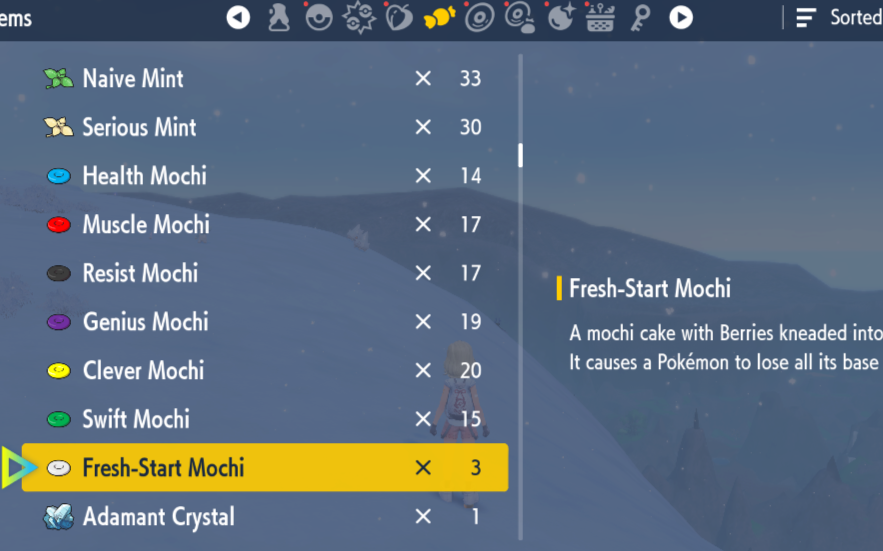Click the item list scrollbar
Screen dimensions: 883x551
tap(520, 156)
